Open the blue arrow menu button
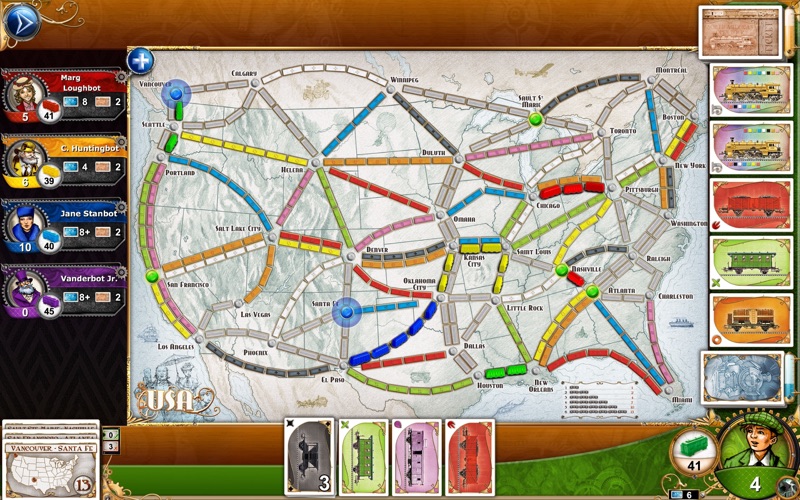 [21, 21]
